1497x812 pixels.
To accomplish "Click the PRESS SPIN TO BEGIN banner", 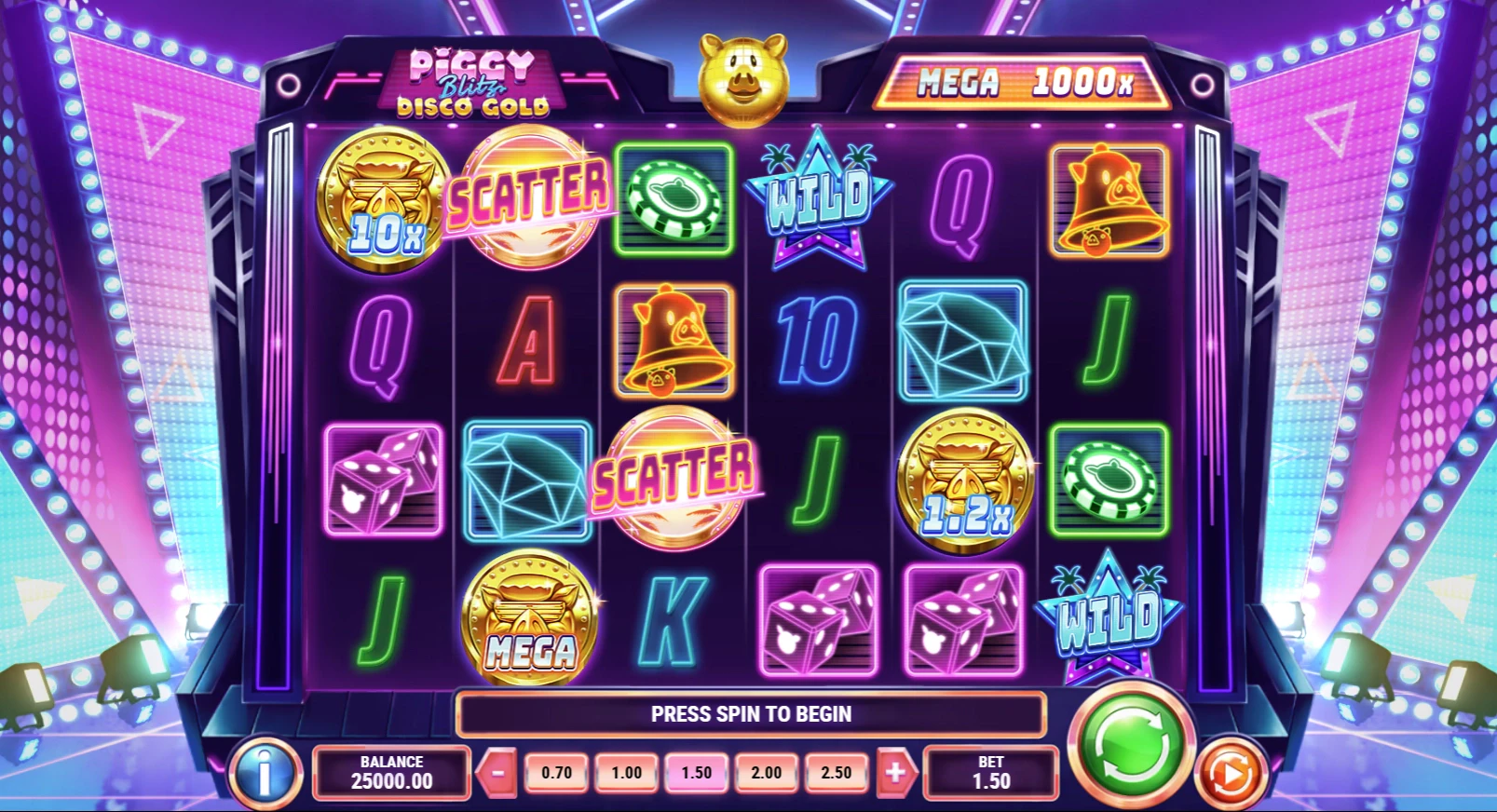I will [x=751, y=714].
